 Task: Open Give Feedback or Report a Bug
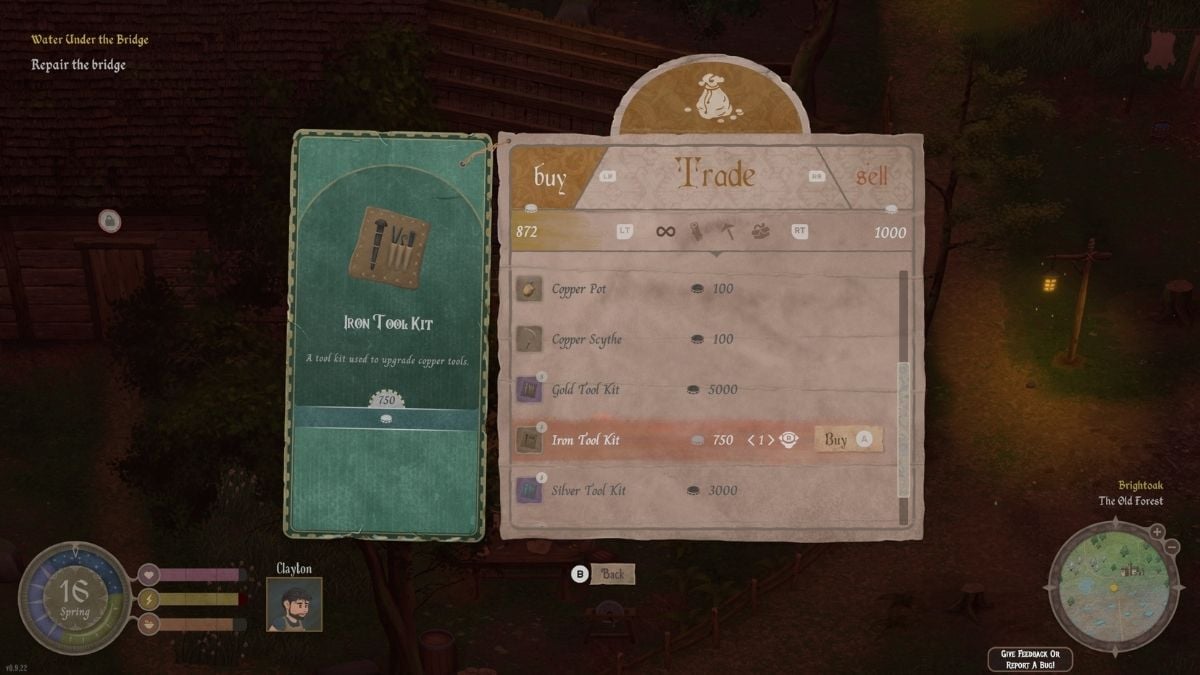click(x=1029, y=658)
